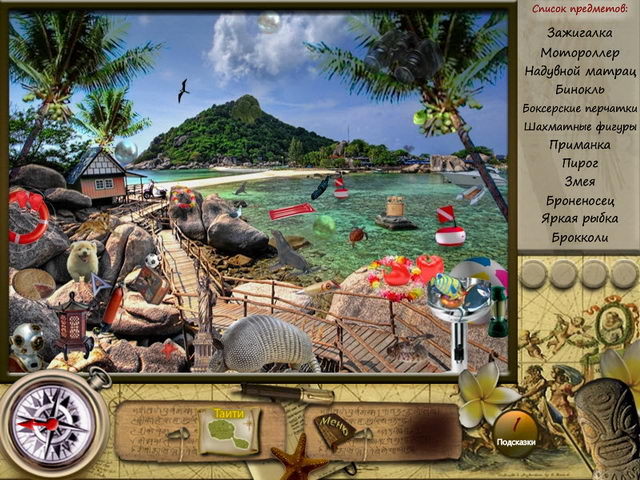Select Брокколи in the item list

click(580, 237)
